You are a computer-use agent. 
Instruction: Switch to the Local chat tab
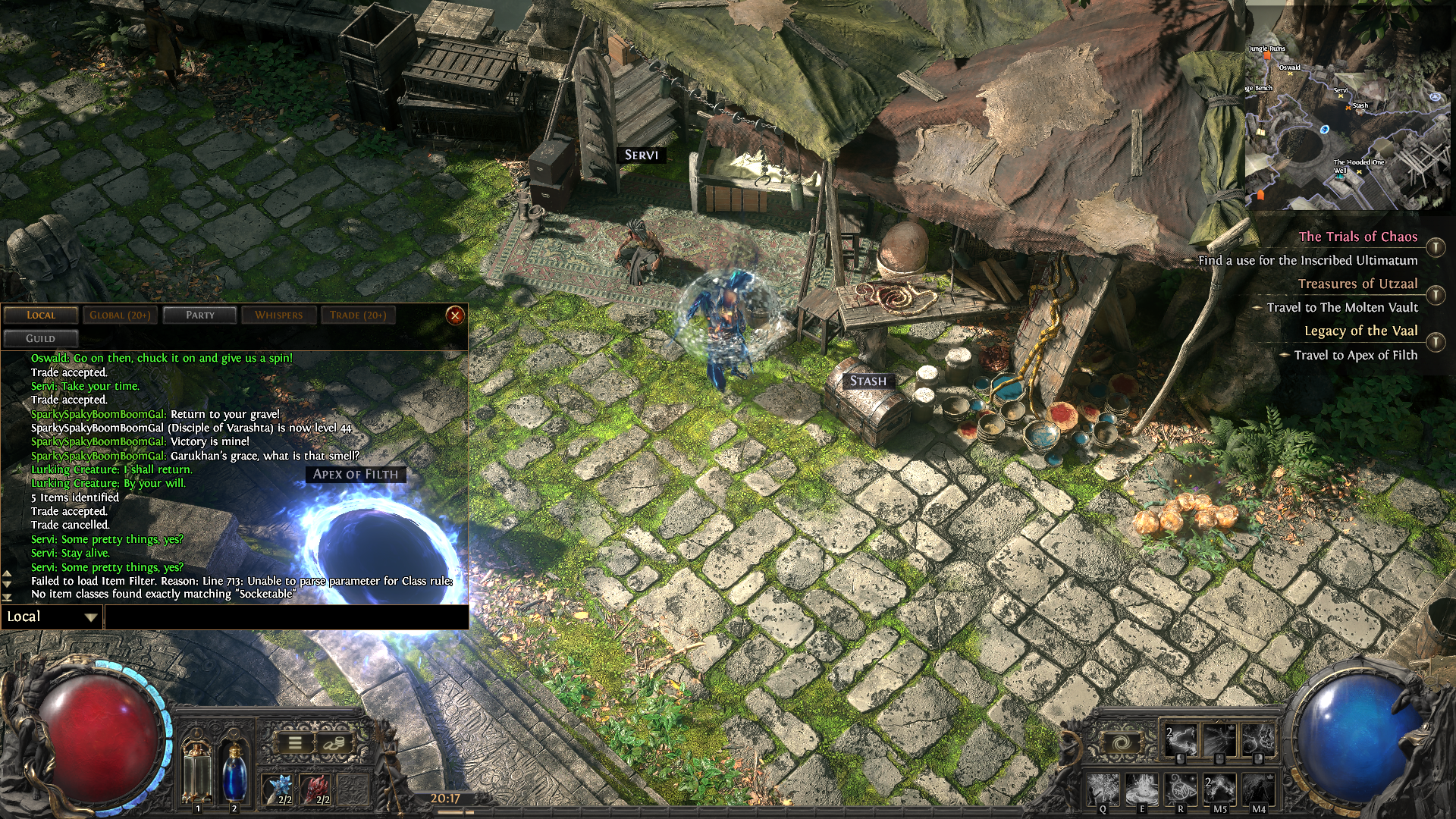tap(41, 315)
